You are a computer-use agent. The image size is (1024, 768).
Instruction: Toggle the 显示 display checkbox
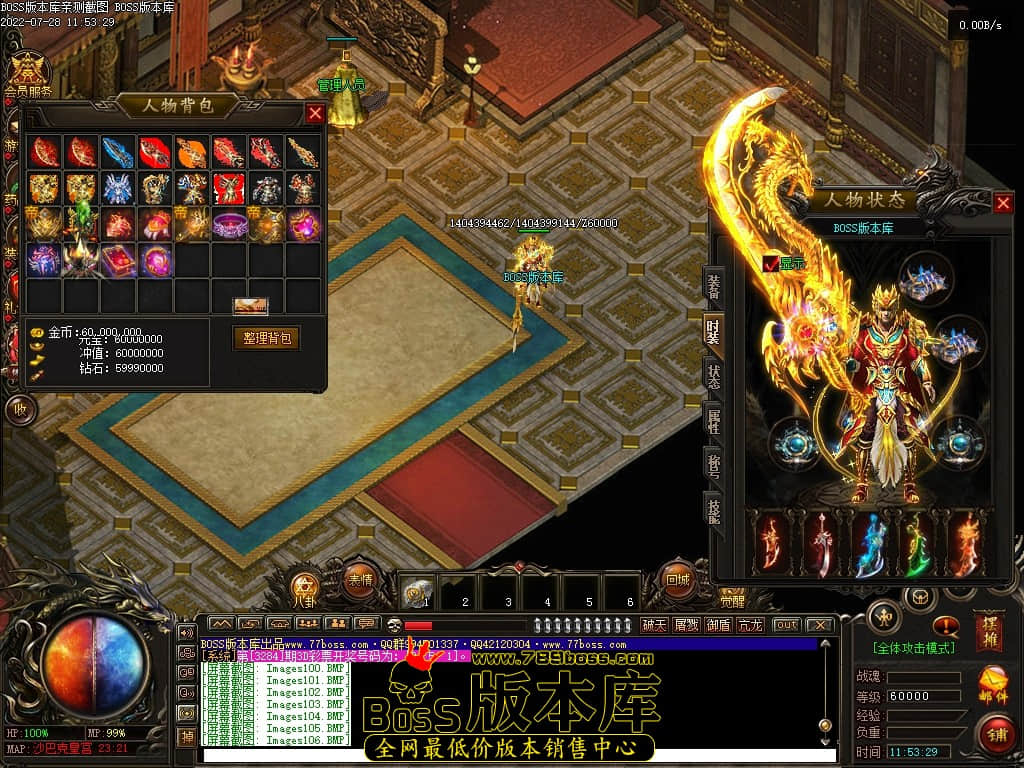point(770,264)
